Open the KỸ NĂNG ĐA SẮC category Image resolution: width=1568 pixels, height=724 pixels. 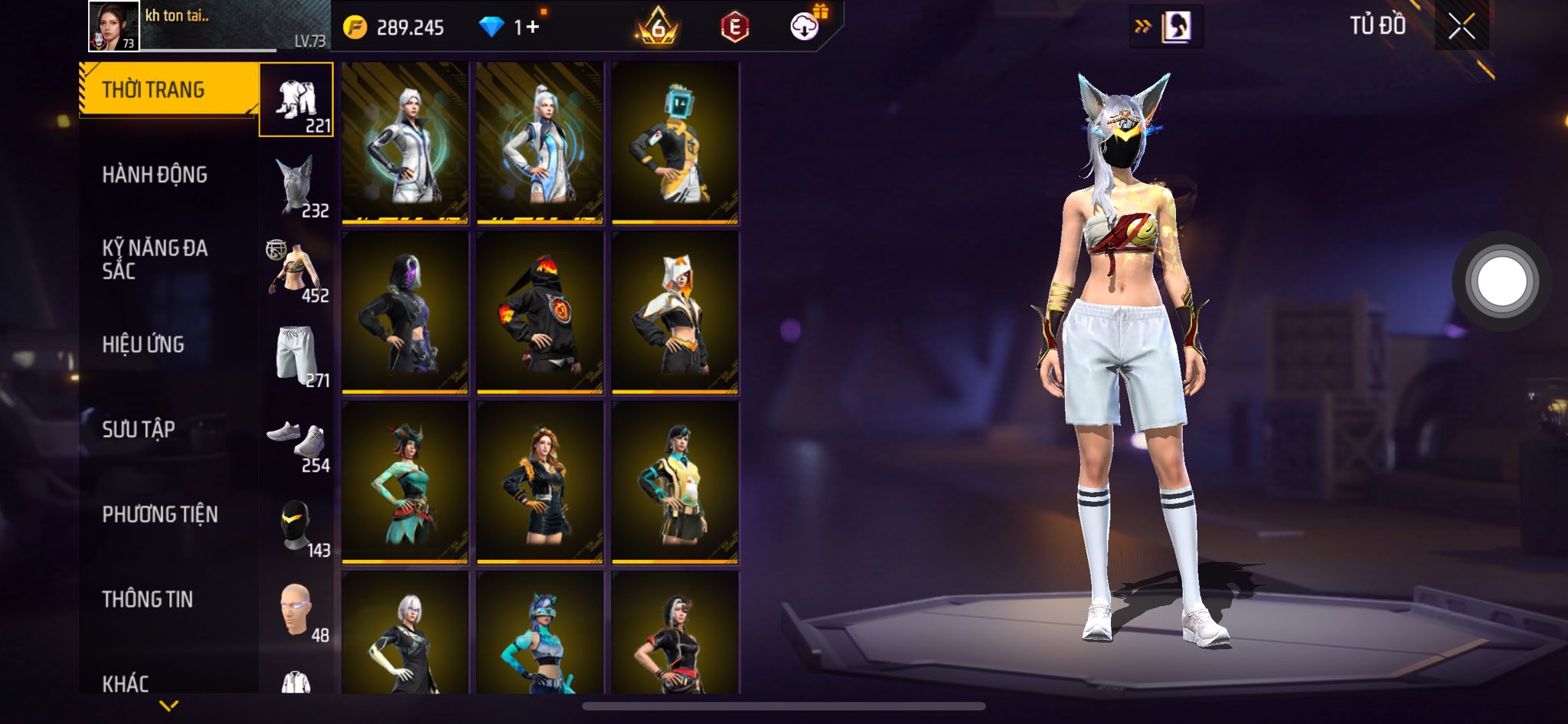(155, 259)
